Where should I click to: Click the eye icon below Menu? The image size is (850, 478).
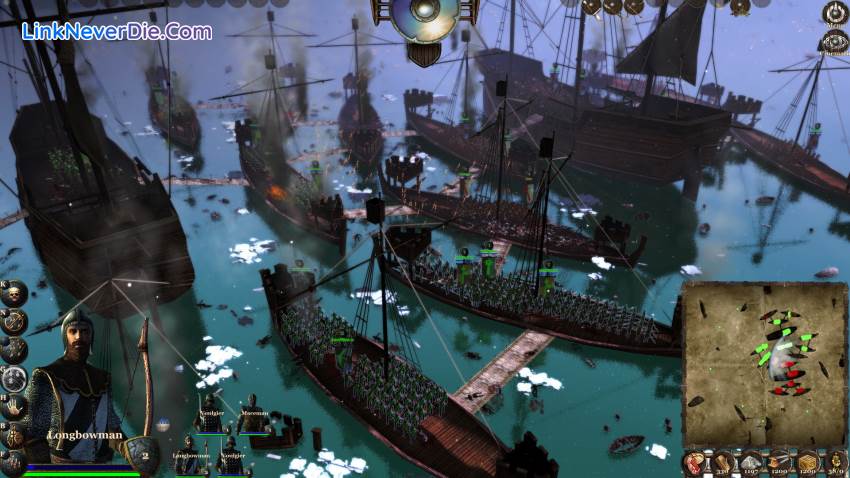tap(834, 41)
